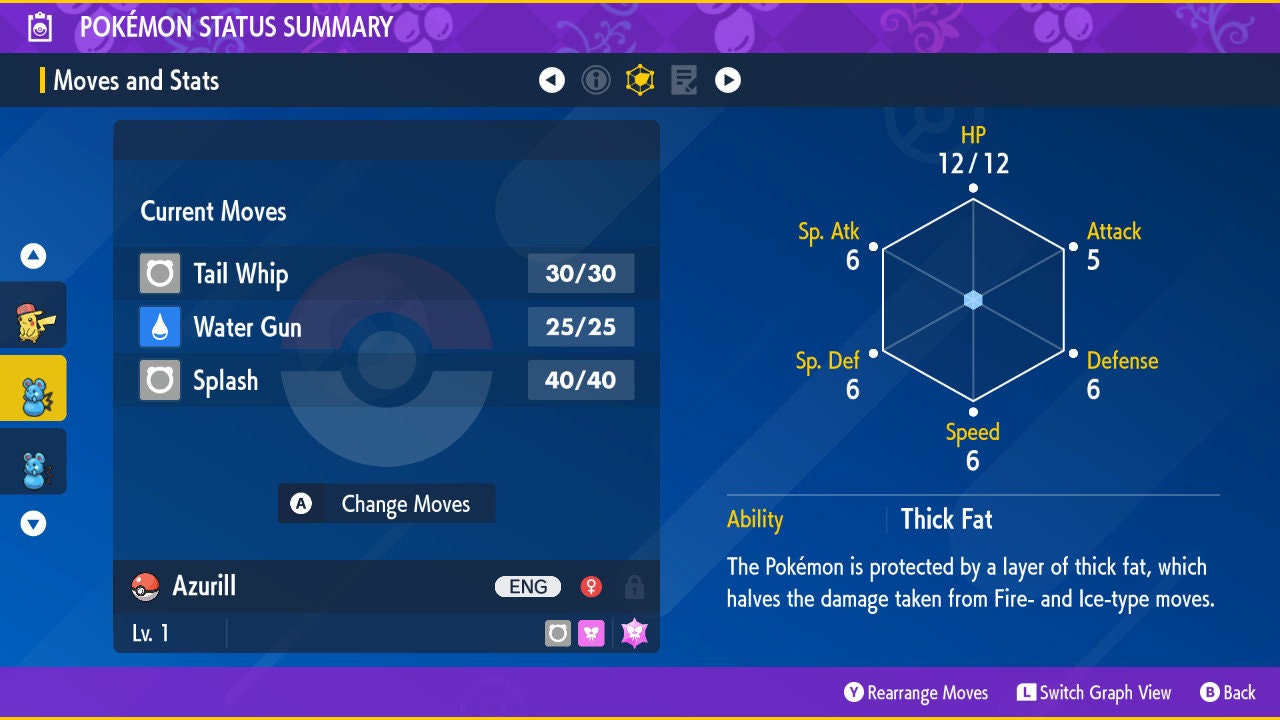
Task: Select the Moves and Stats hexagon tab
Action: 640,80
